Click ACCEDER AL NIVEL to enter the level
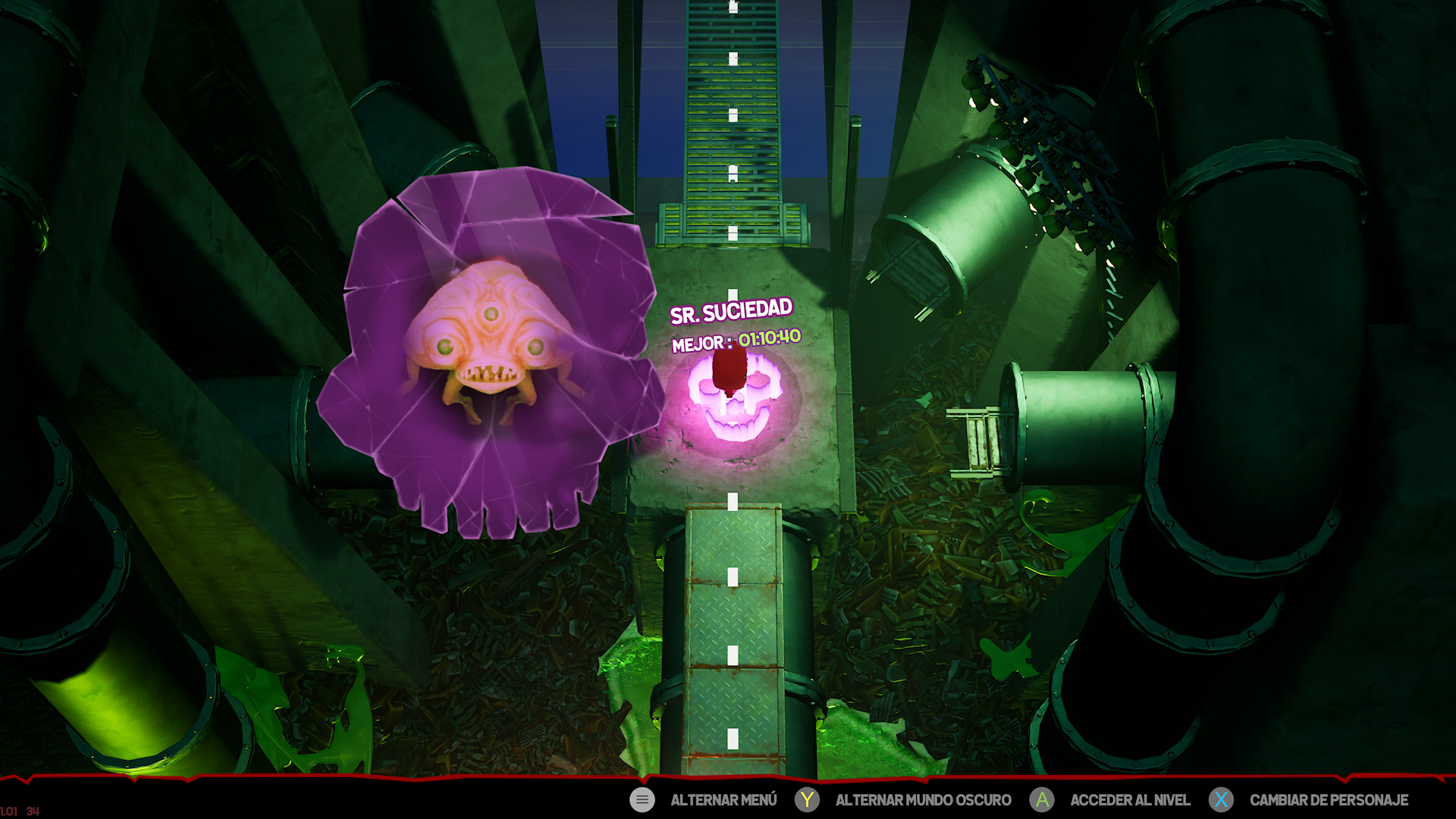 [x=1130, y=799]
